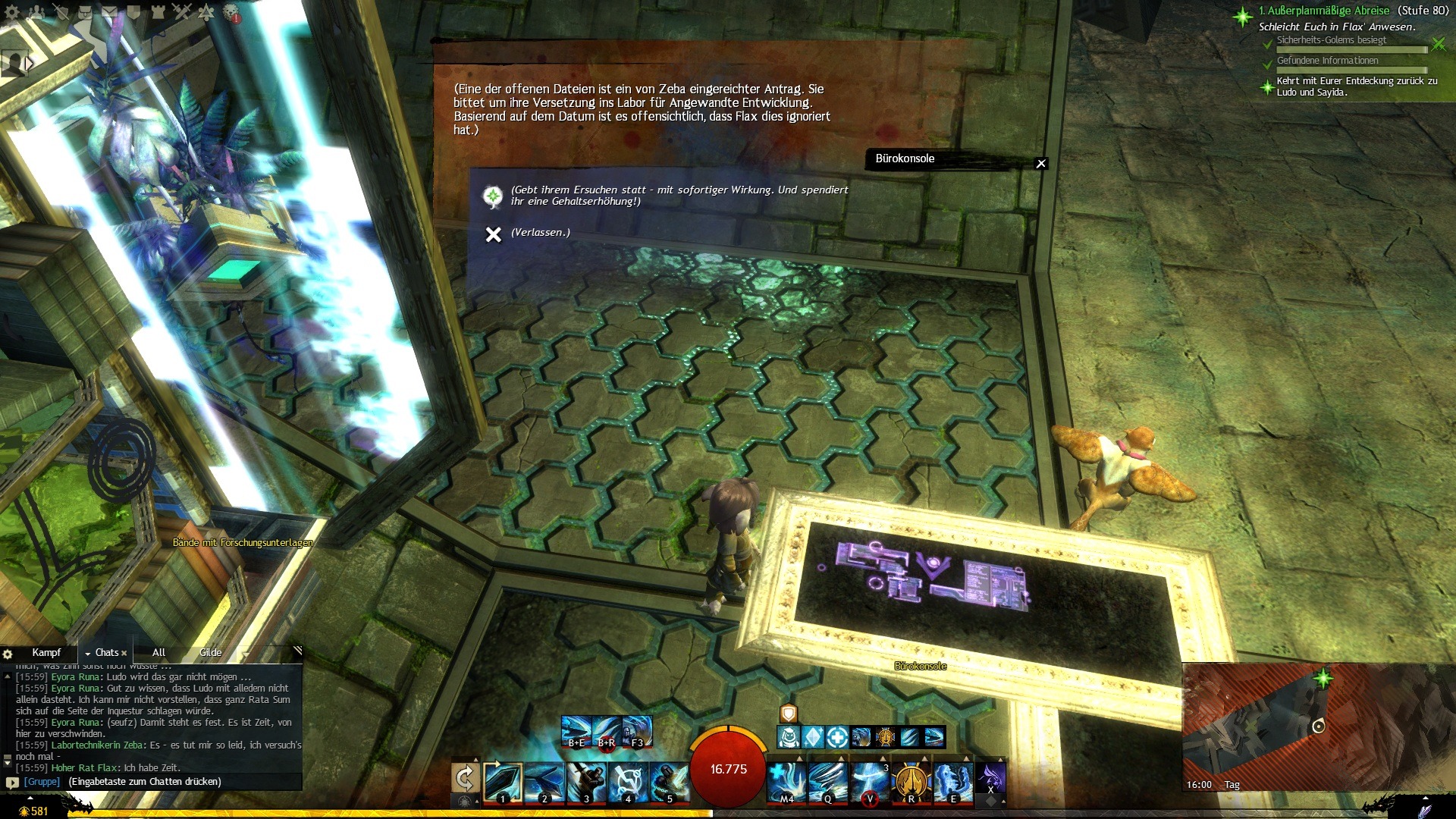Use weapon skill in slot 1
The width and height of the screenshot is (1456, 819).
(x=503, y=783)
